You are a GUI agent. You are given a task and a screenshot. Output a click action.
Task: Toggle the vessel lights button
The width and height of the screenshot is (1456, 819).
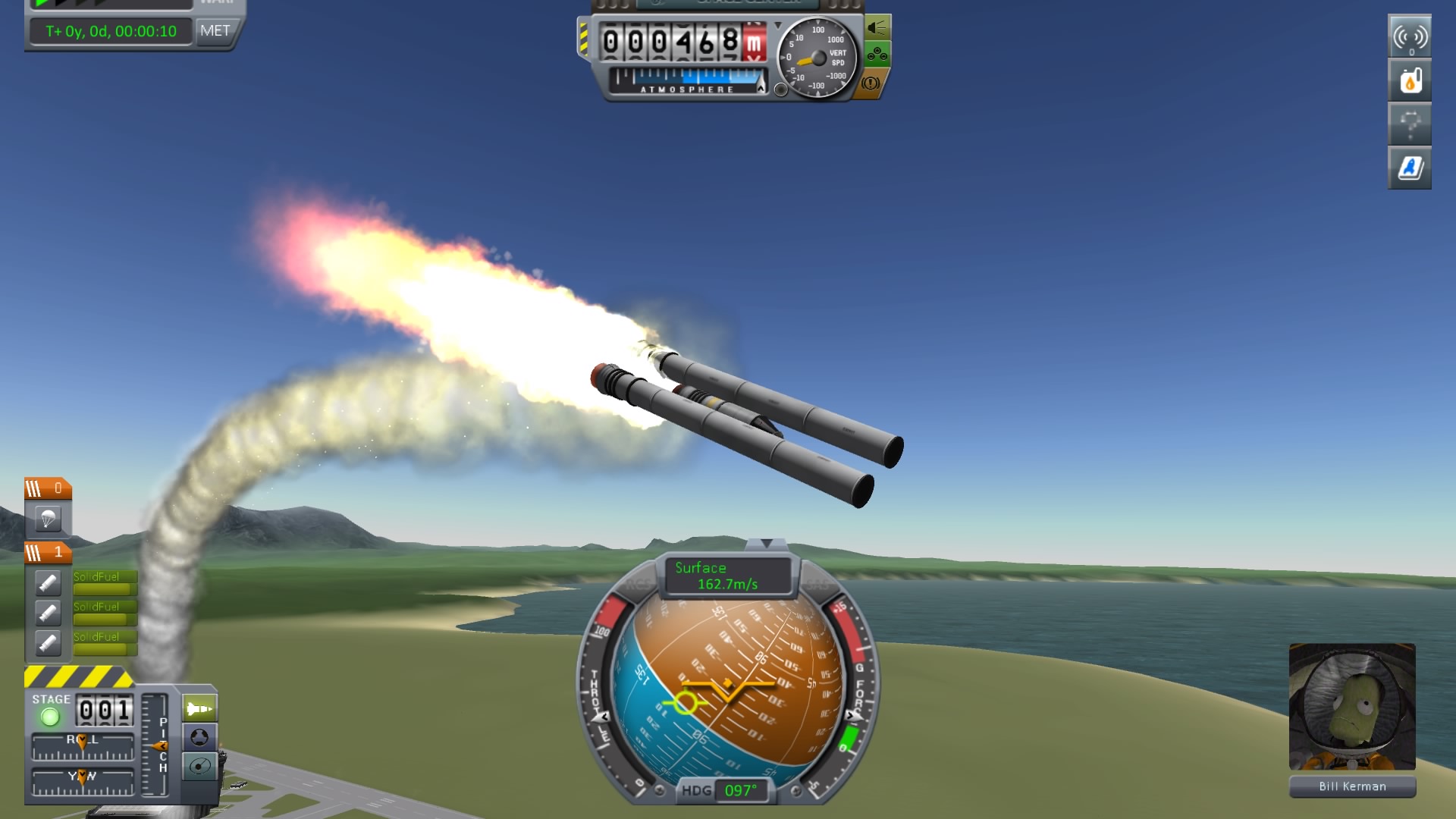click(877, 28)
